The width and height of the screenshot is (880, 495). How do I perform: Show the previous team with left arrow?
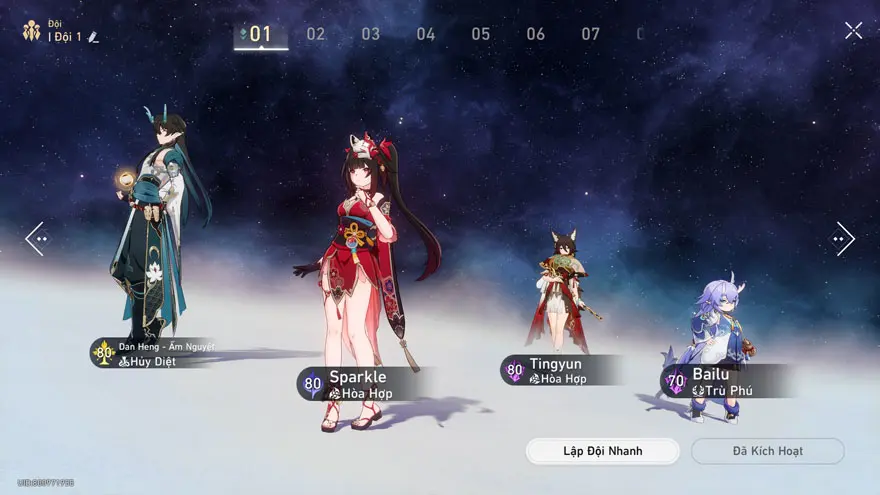[36, 238]
